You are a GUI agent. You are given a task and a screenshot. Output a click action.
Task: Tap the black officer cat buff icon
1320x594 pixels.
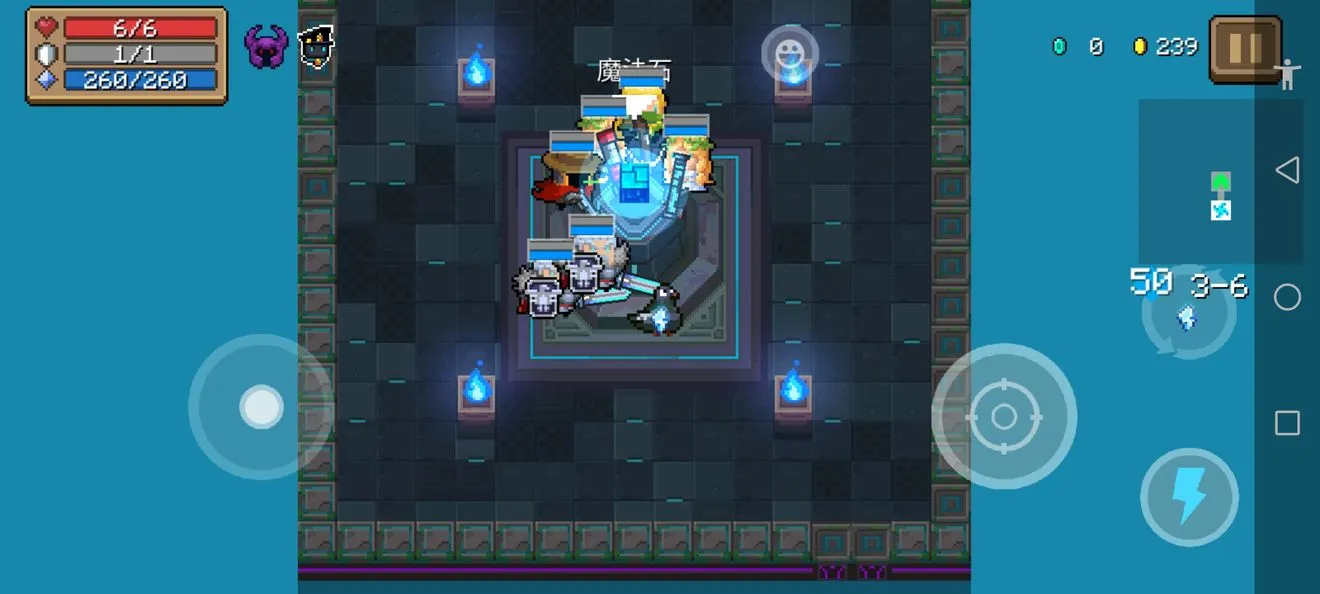pyautogui.click(x=316, y=46)
